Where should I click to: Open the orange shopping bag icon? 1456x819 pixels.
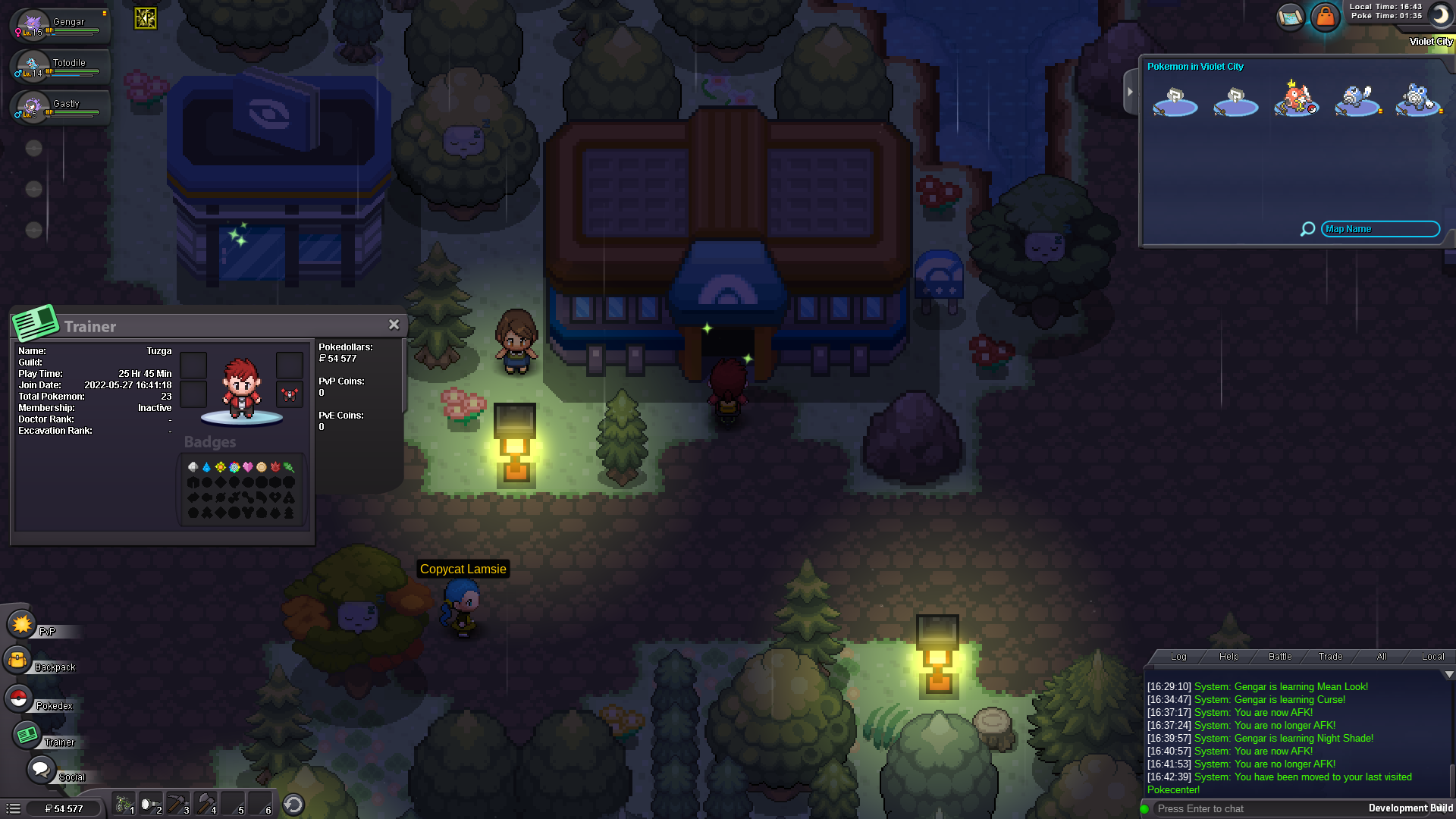[x=1325, y=16]
